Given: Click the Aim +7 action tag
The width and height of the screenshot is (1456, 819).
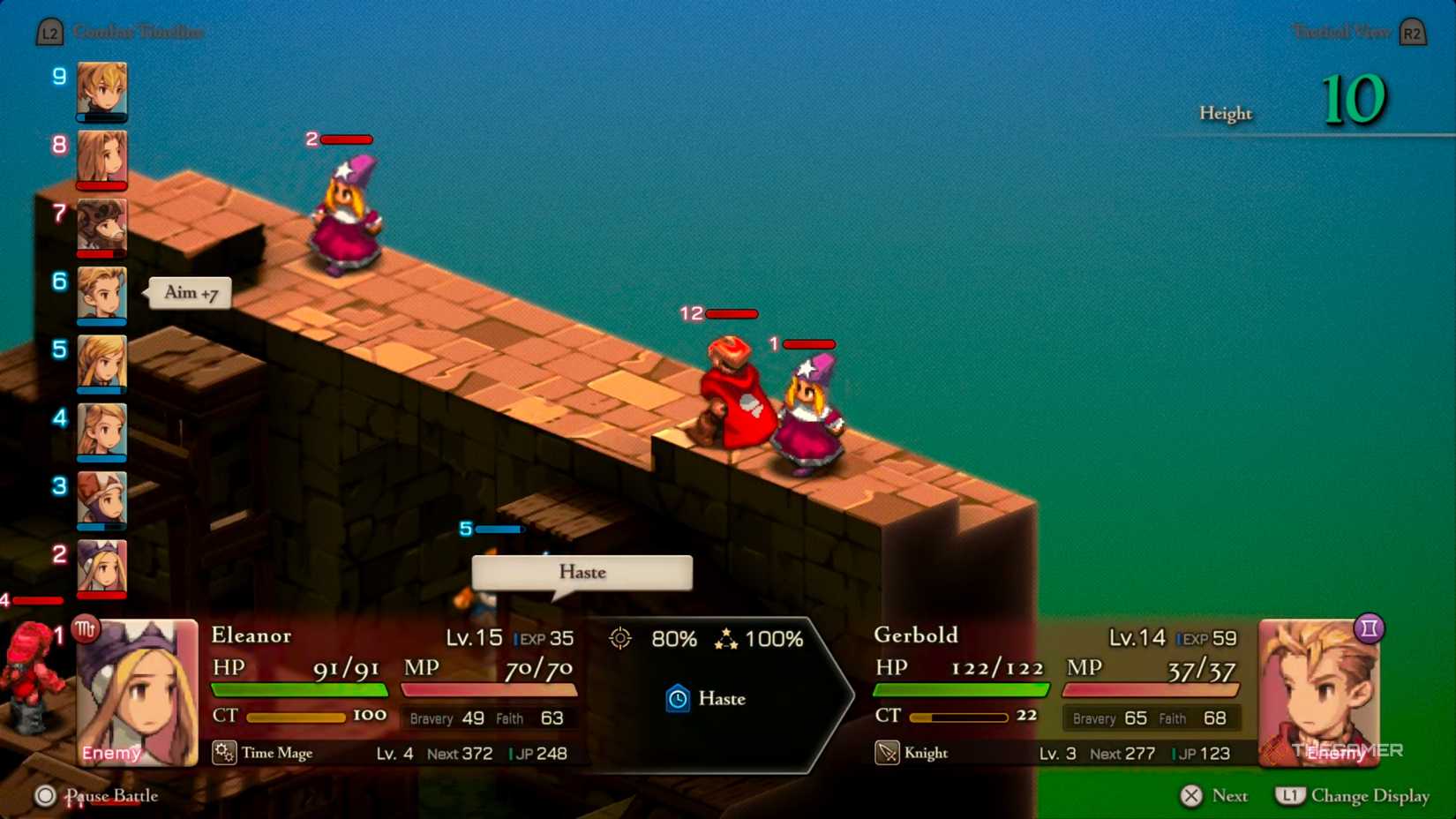Looking at the screenshot, I should pyautogui.click(x=191, y=293).
